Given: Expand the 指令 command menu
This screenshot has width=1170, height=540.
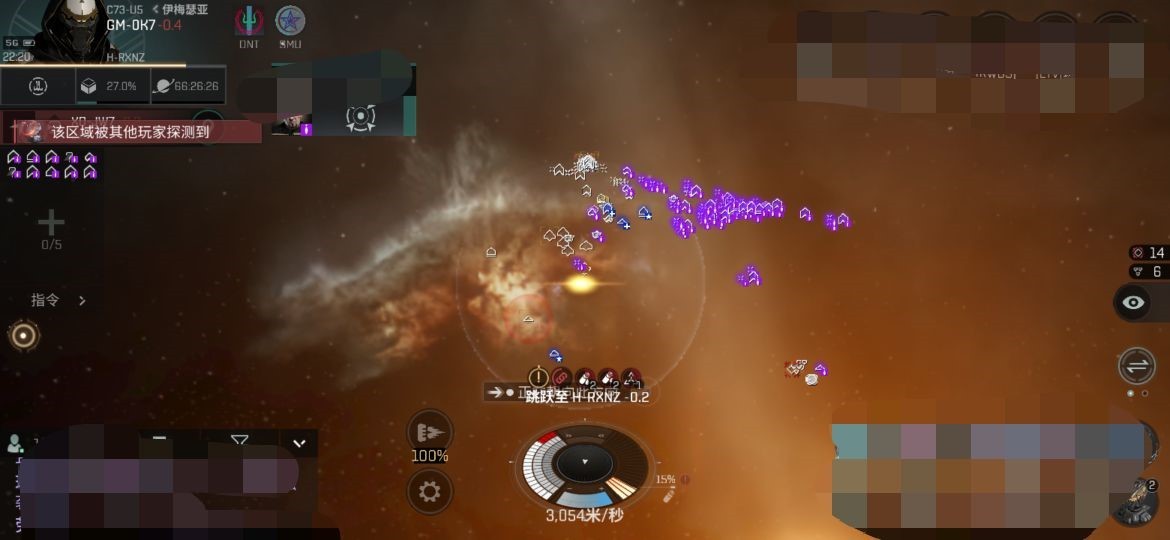Looking at the screenshot, I should coord(58,300).
